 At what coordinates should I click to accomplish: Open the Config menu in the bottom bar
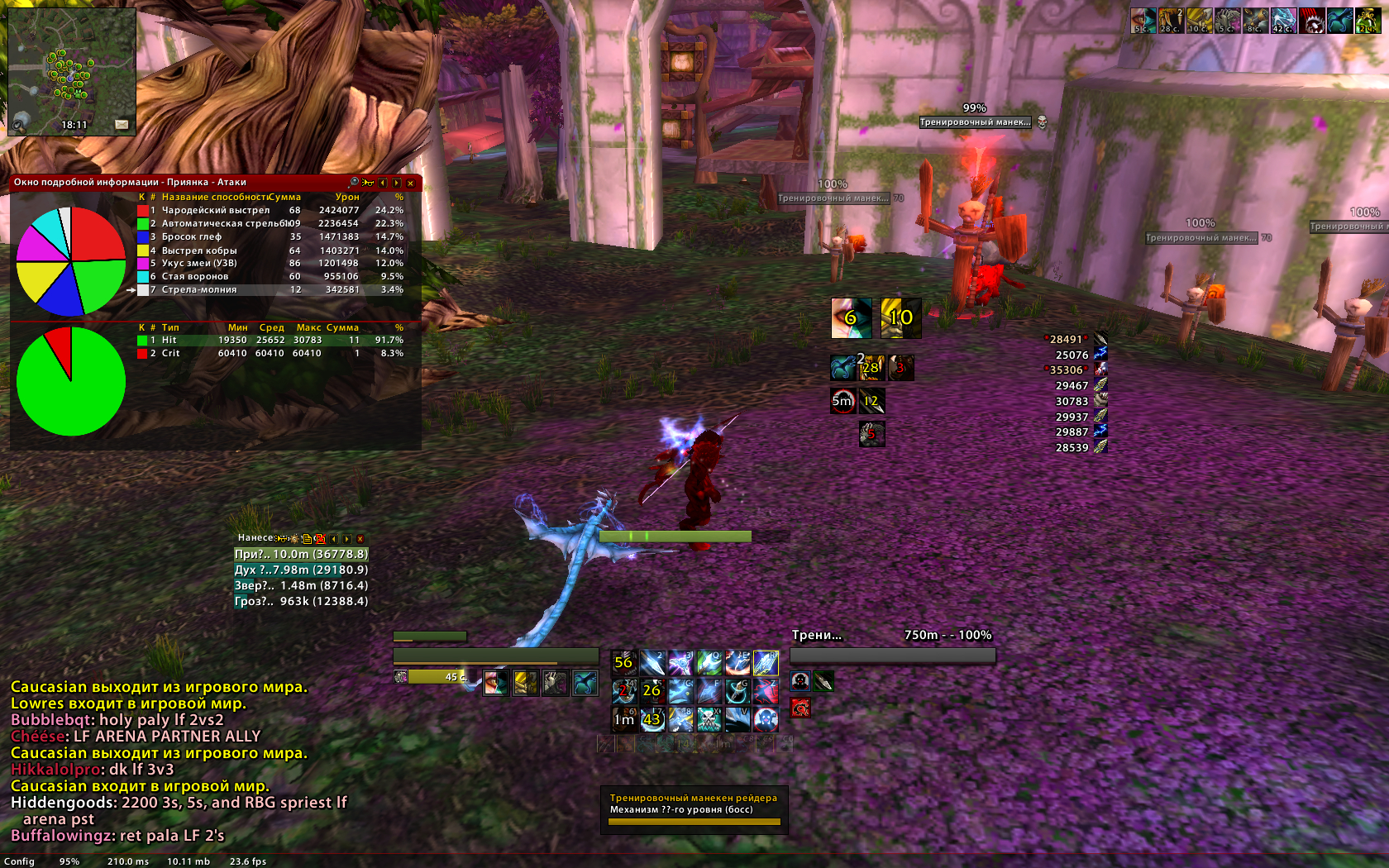pos(19,861)
